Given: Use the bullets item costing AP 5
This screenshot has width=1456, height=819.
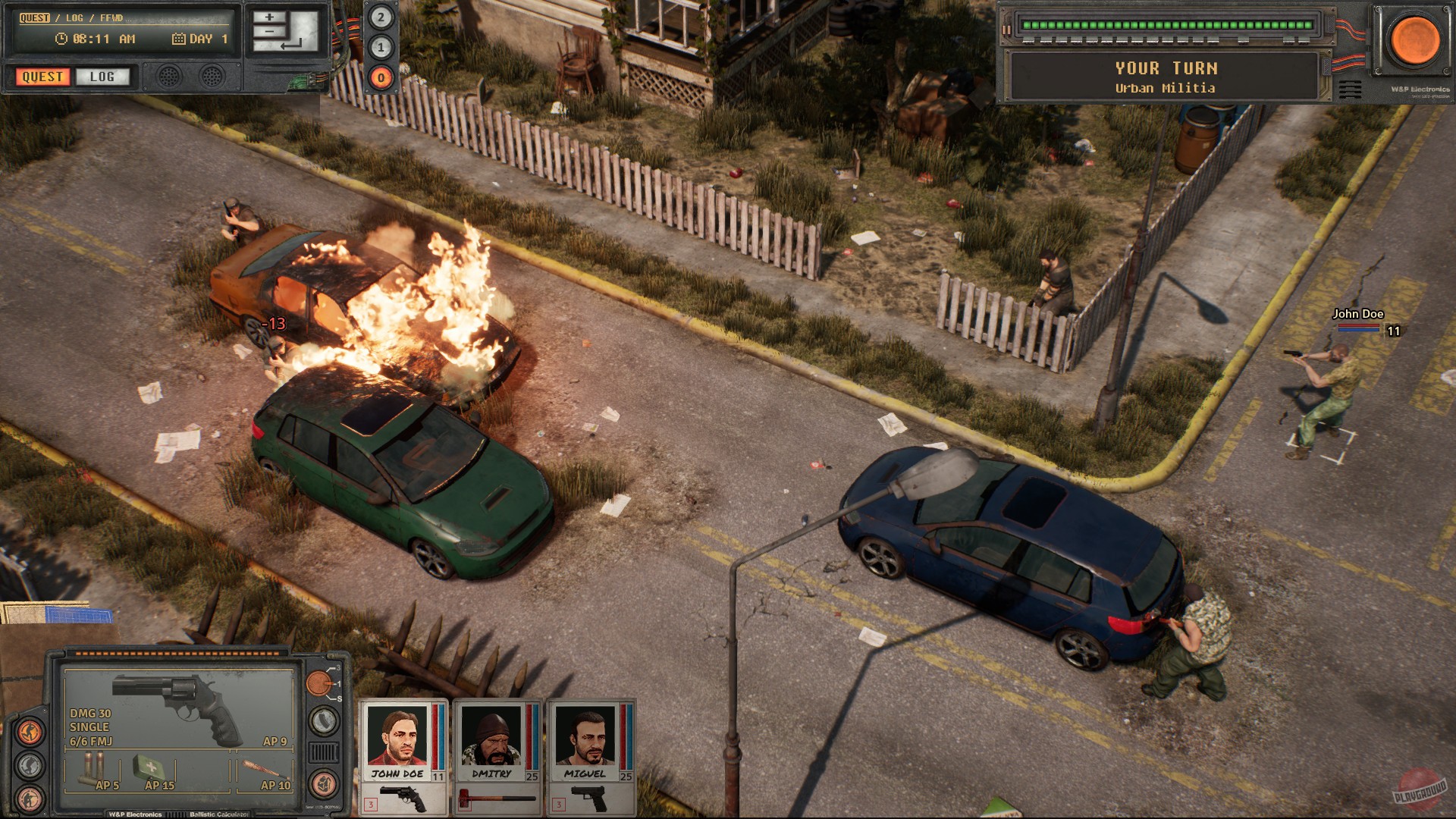Looking at the screenshot, I should pyautogui.click(x=95, y=770).
